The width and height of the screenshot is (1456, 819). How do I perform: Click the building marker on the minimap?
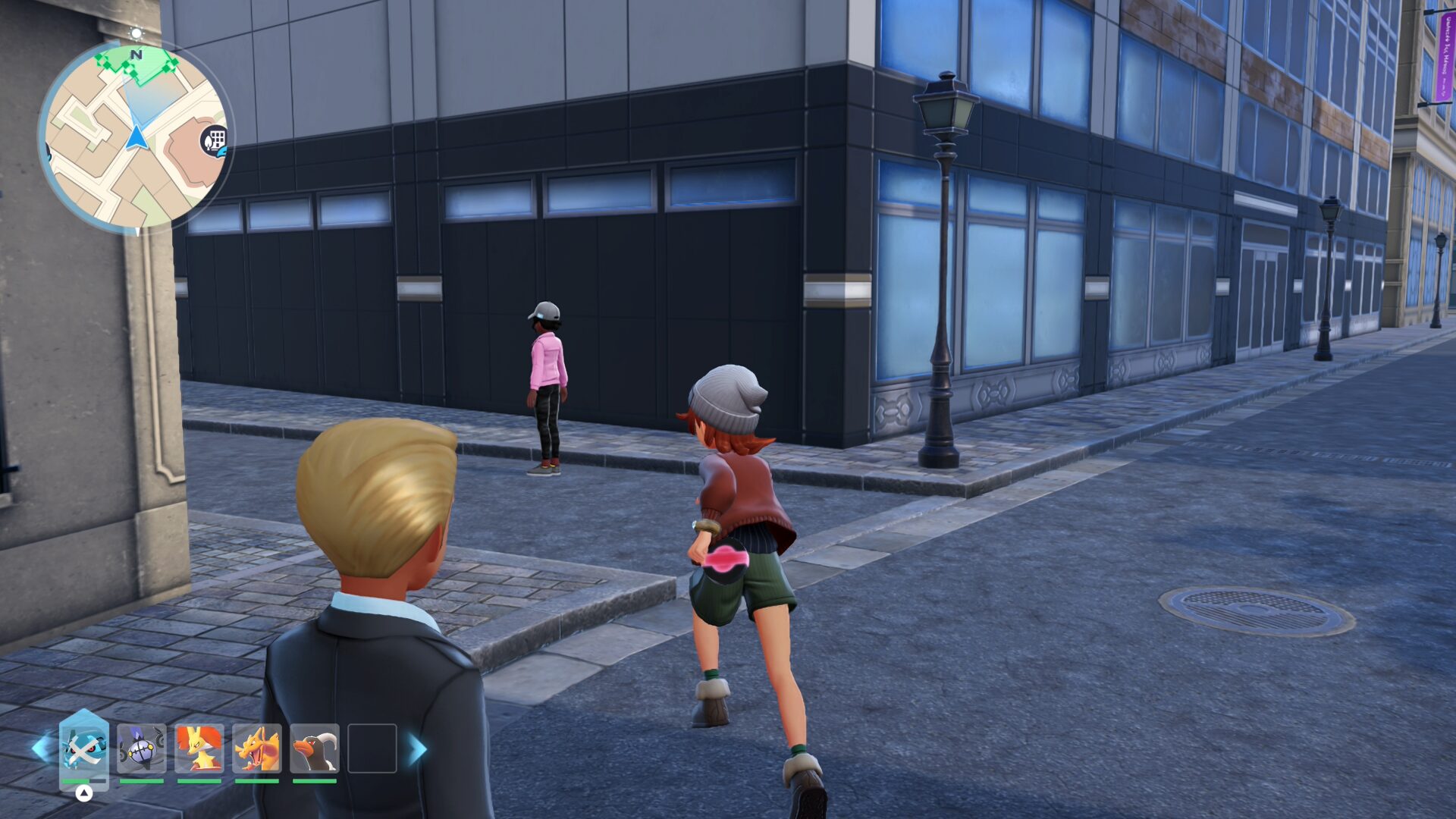click(x=215, y=140)
